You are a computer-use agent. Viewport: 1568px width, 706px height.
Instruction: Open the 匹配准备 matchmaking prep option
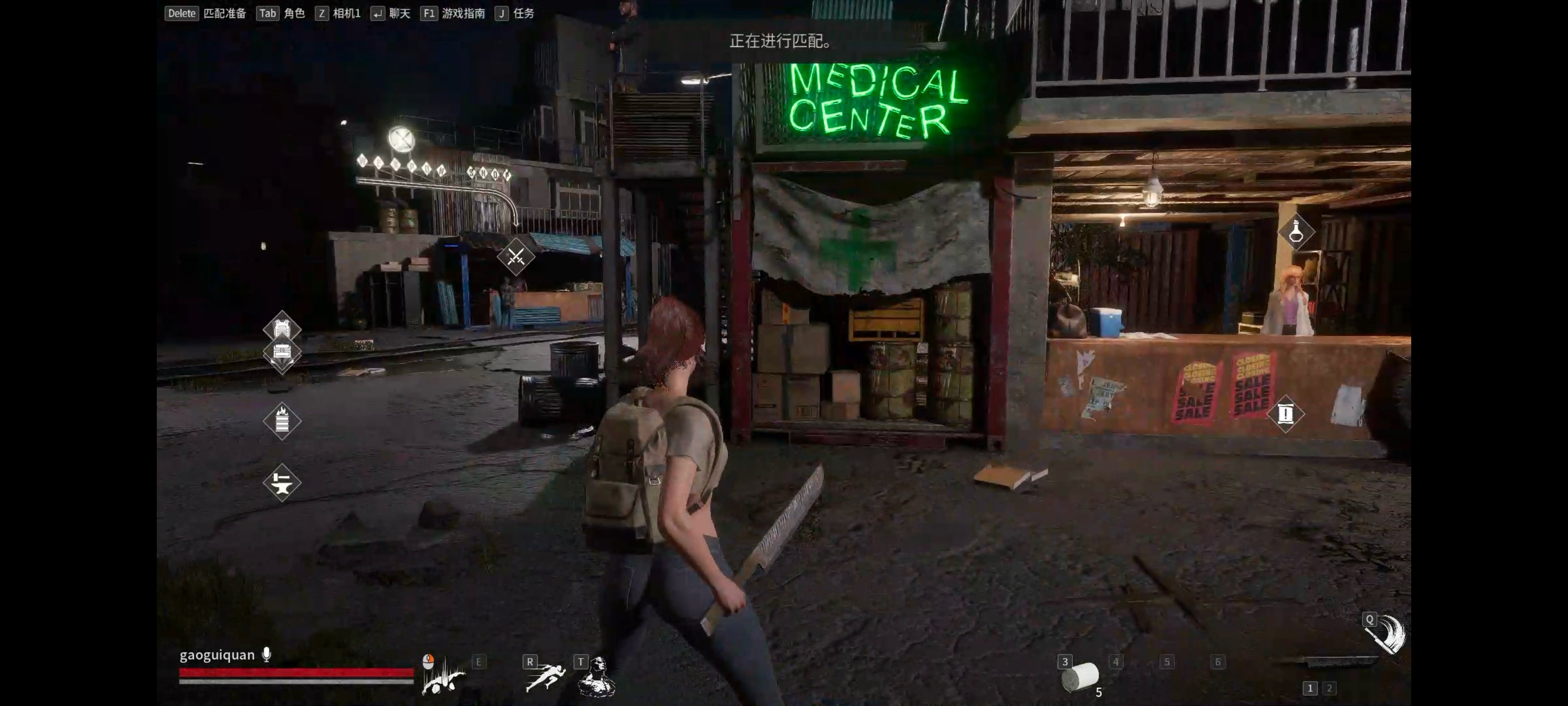pos(224,13)
